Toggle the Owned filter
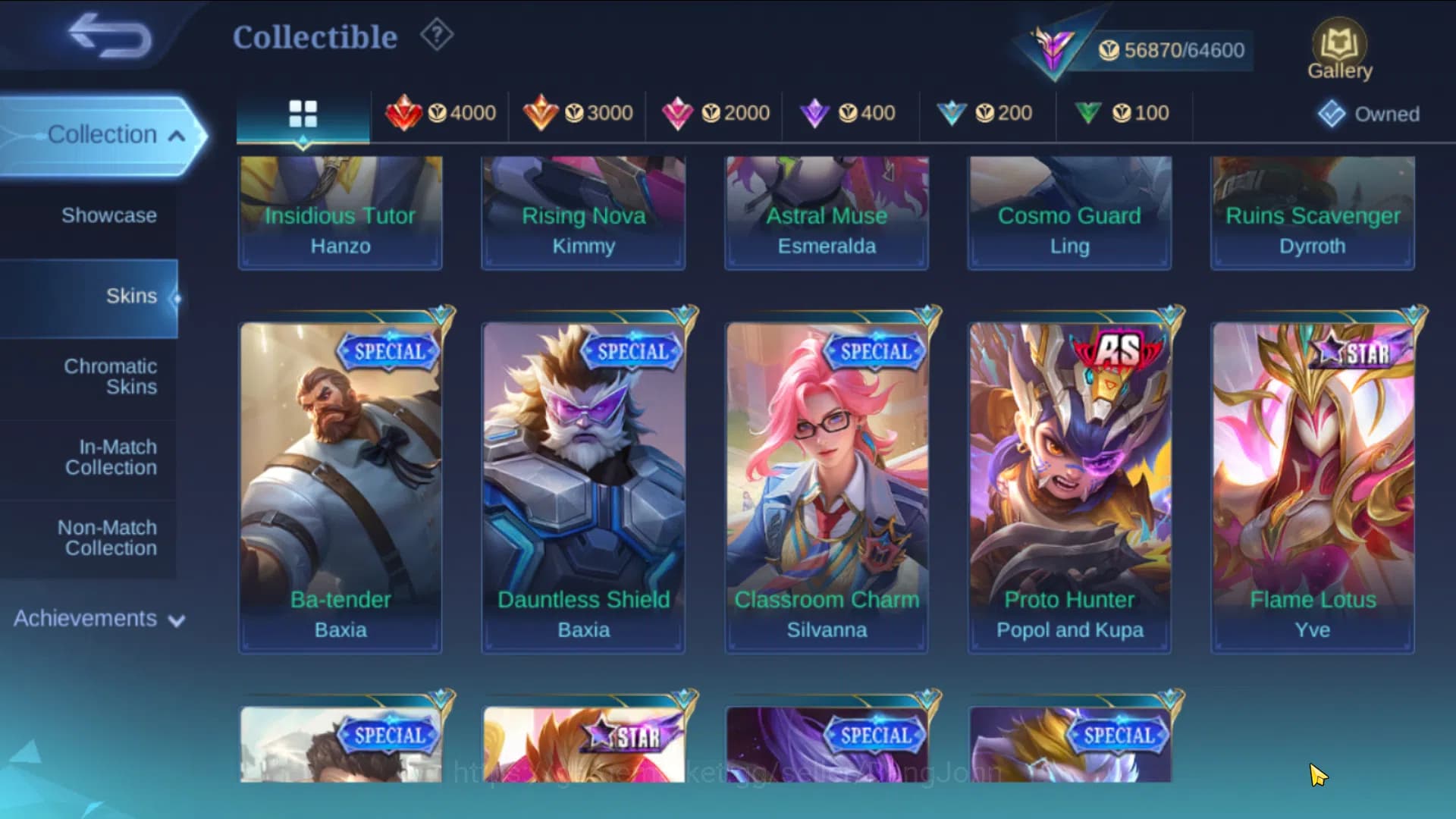The width and height of the screenshot is (1456, 819). tap(1367, 114)
